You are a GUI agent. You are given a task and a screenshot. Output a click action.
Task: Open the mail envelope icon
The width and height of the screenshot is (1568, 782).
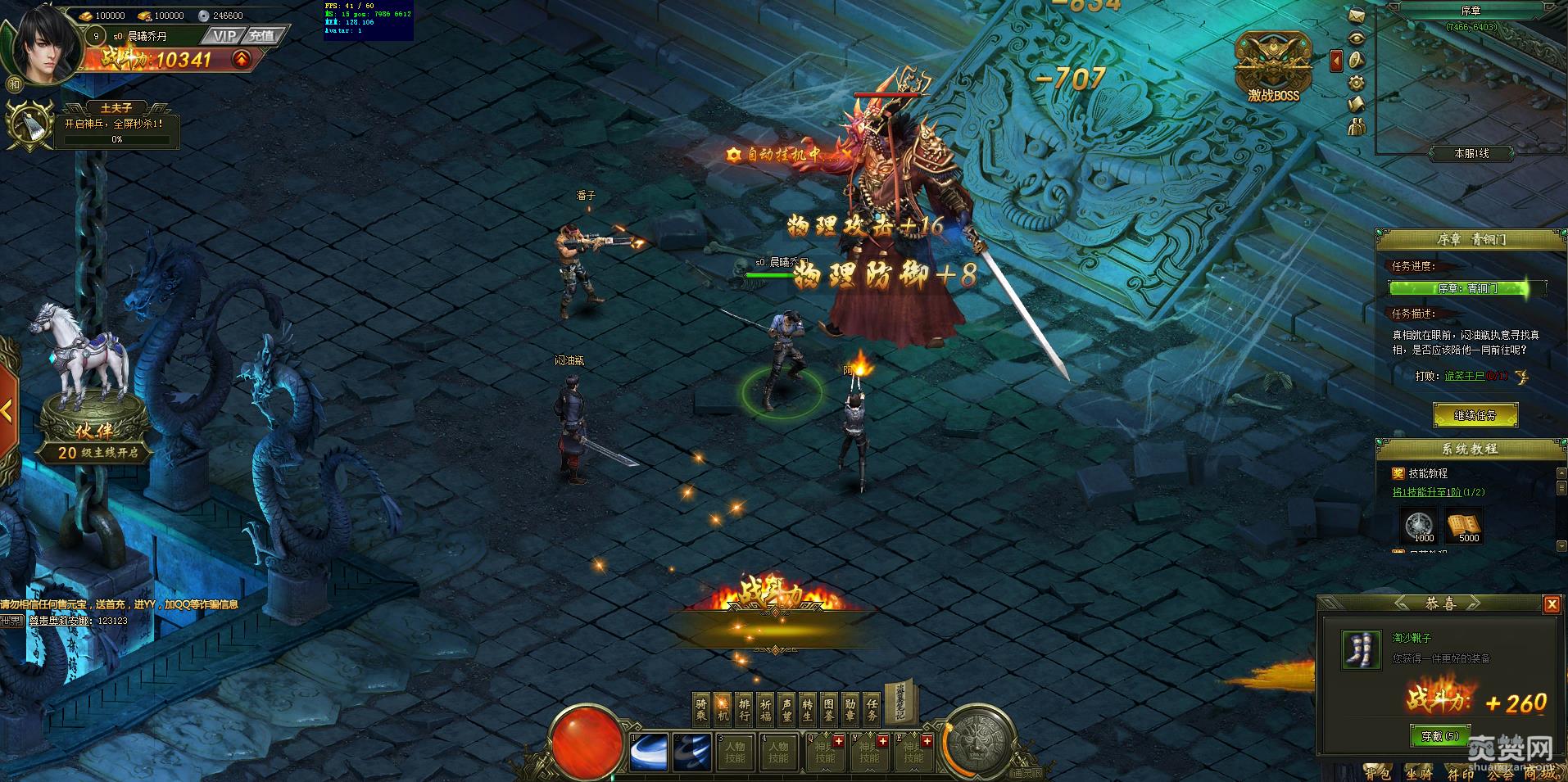(1357, 16)
